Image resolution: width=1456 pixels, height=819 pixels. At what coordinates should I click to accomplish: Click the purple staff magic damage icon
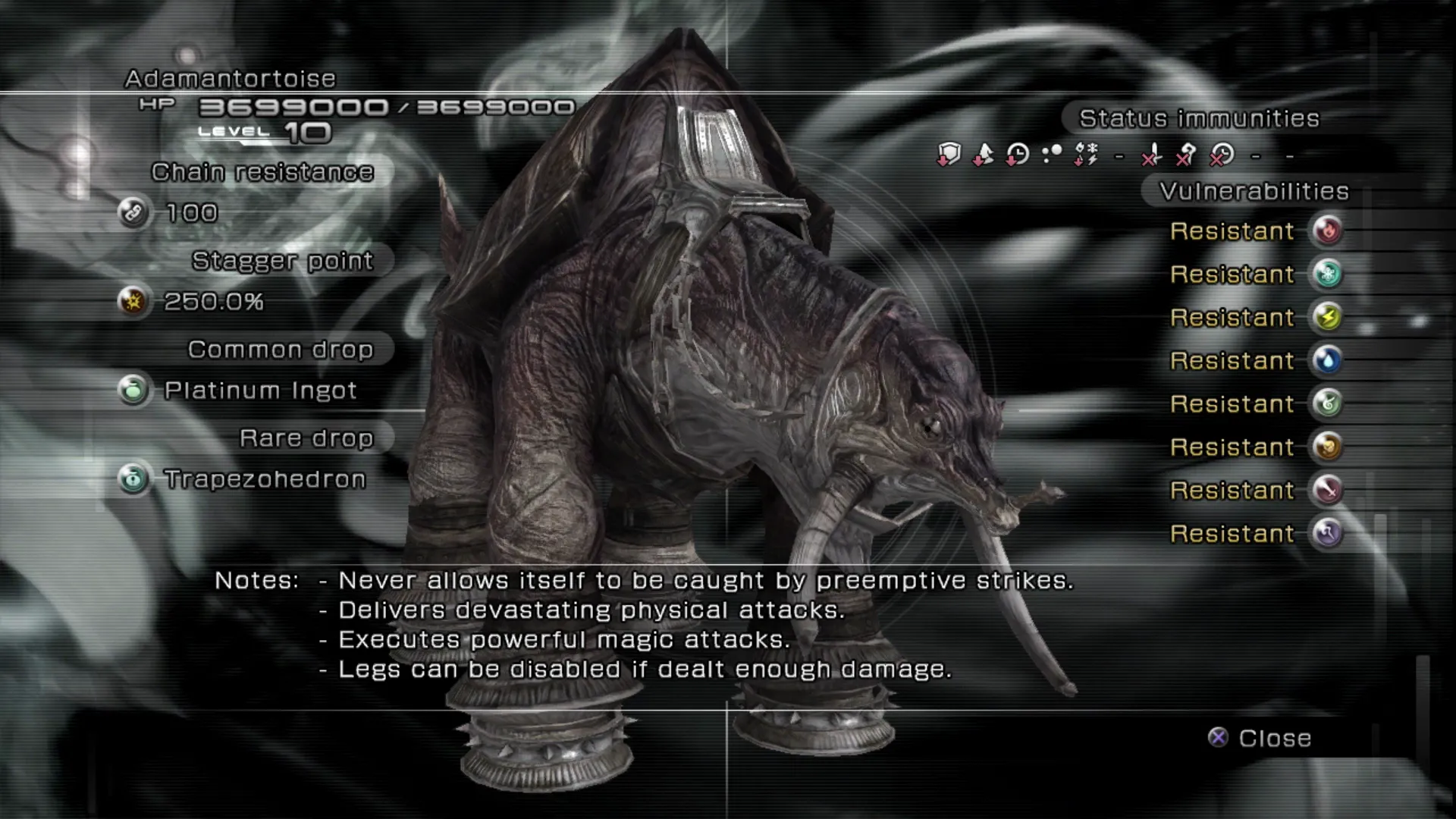[x=1327, y=533]
